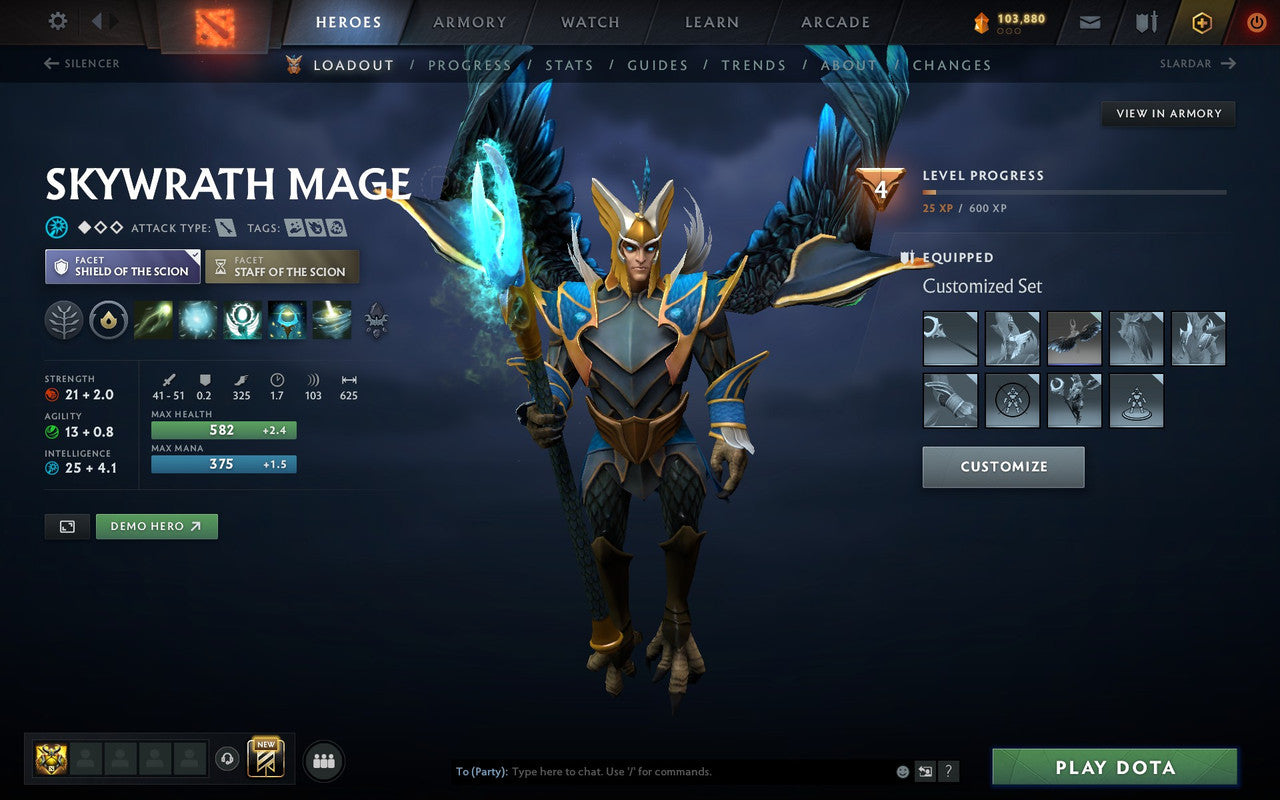This screenshot has height=800, width=1280.
Task: Open the NEW battle pass icon near party slots
Action: [x=265, y=760]
